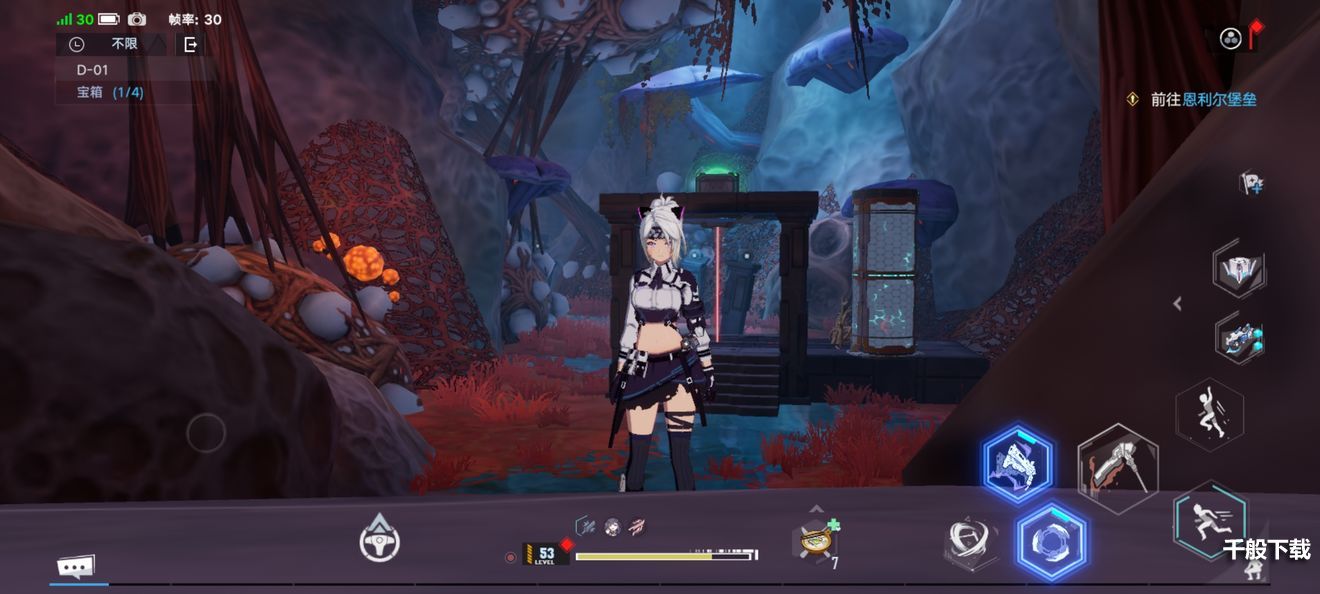Viewport: 1320px width, 594px height.
Task: Open the three-dot menu at top right
Action: [1230, 39]
